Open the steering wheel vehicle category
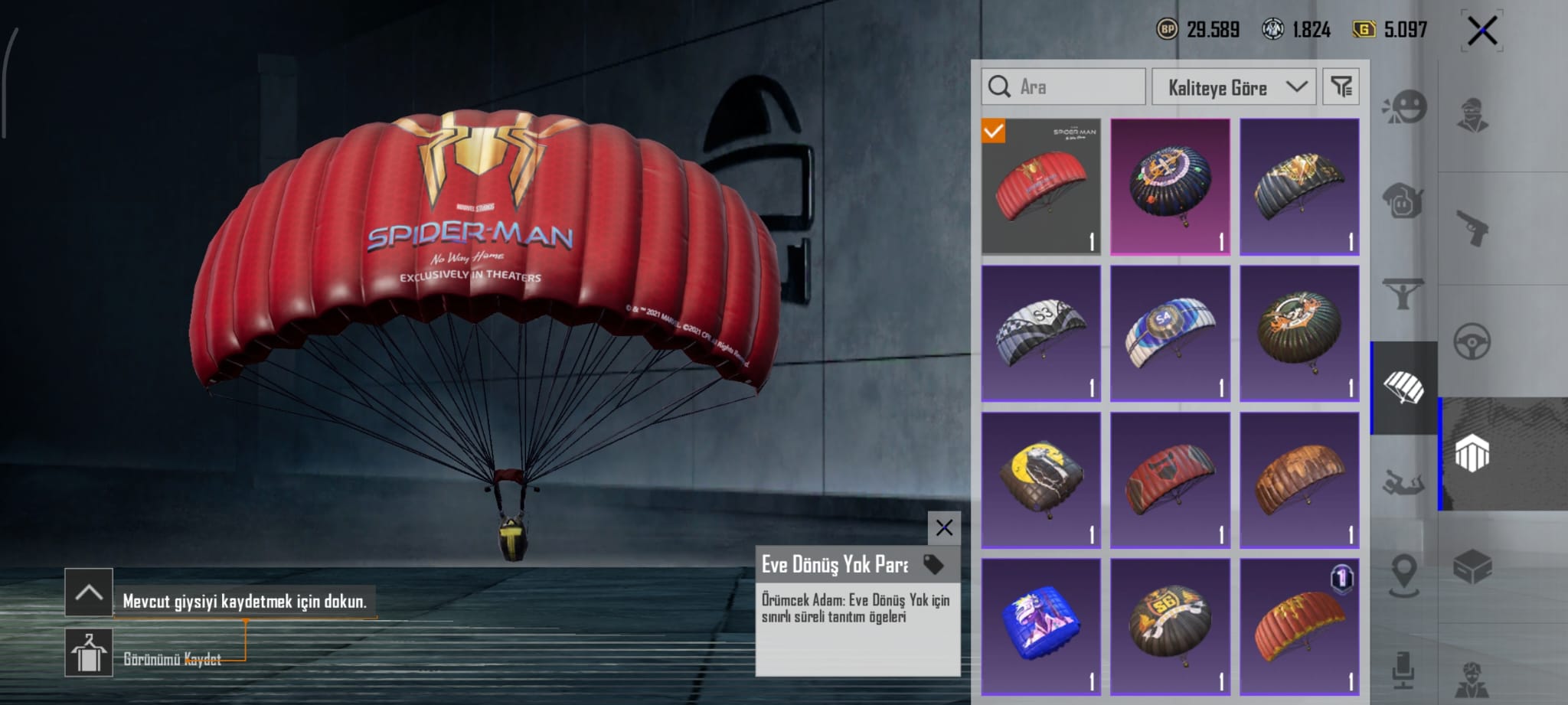Viewport: 1568px width, 705px height. point(1472,341)
